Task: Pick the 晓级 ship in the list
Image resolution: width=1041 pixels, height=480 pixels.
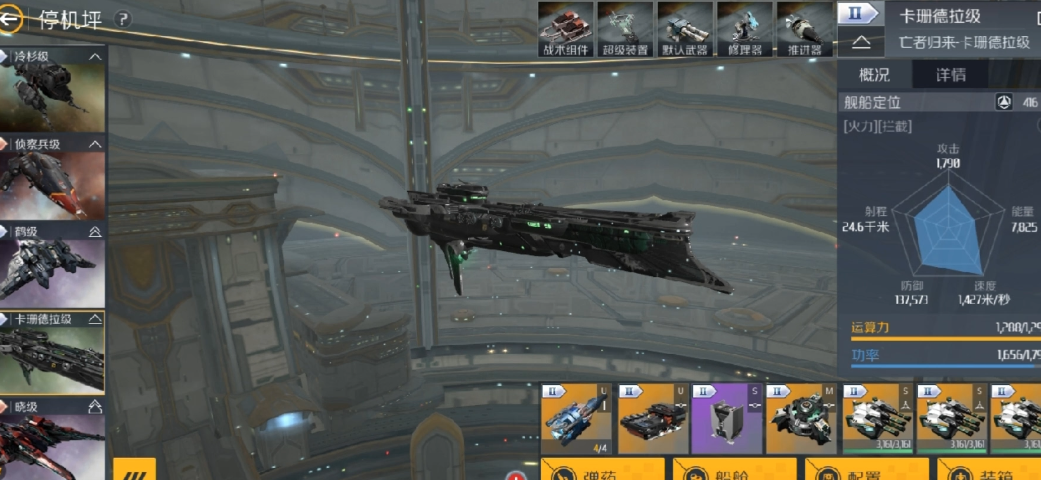Action: (53, 440)
